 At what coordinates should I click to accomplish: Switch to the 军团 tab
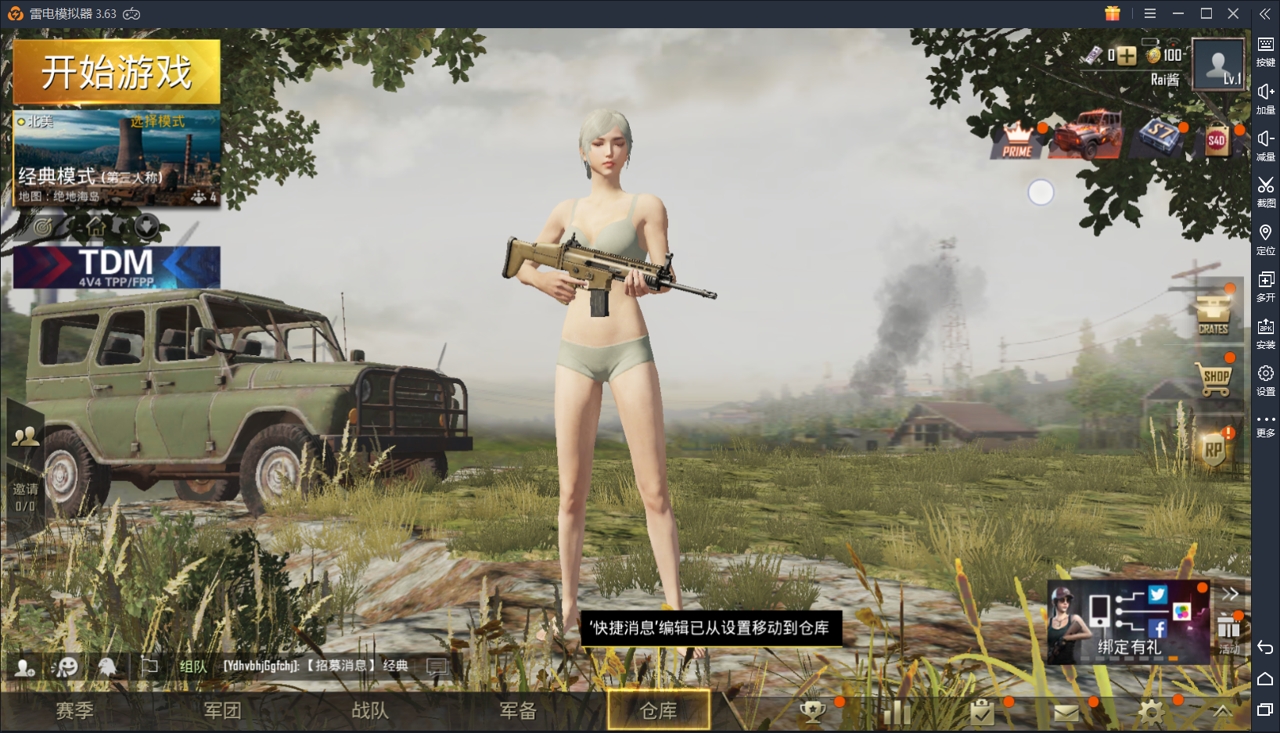[x=222, y=711]
